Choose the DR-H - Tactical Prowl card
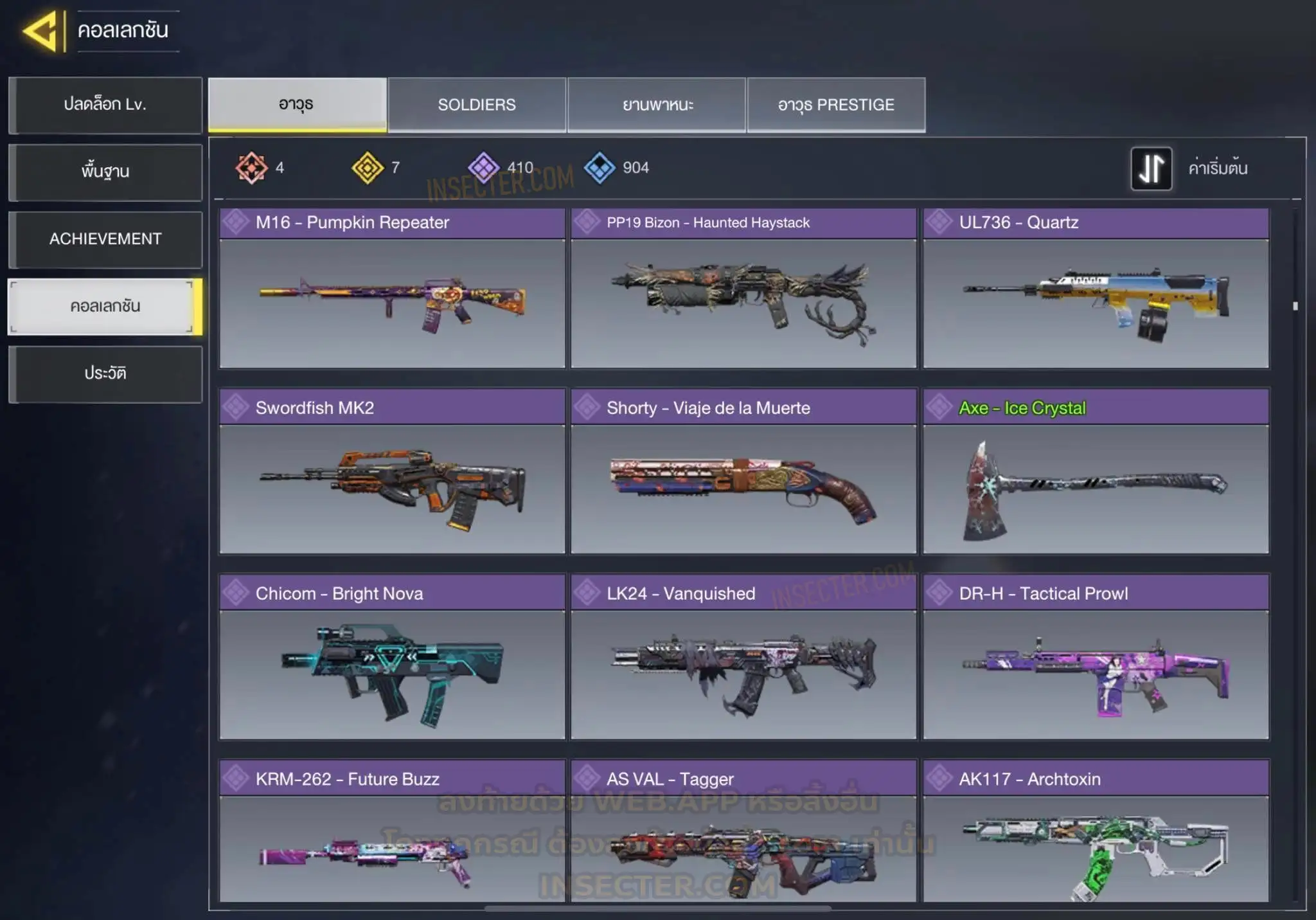1316x920 pixels. tap(1096, 657)
